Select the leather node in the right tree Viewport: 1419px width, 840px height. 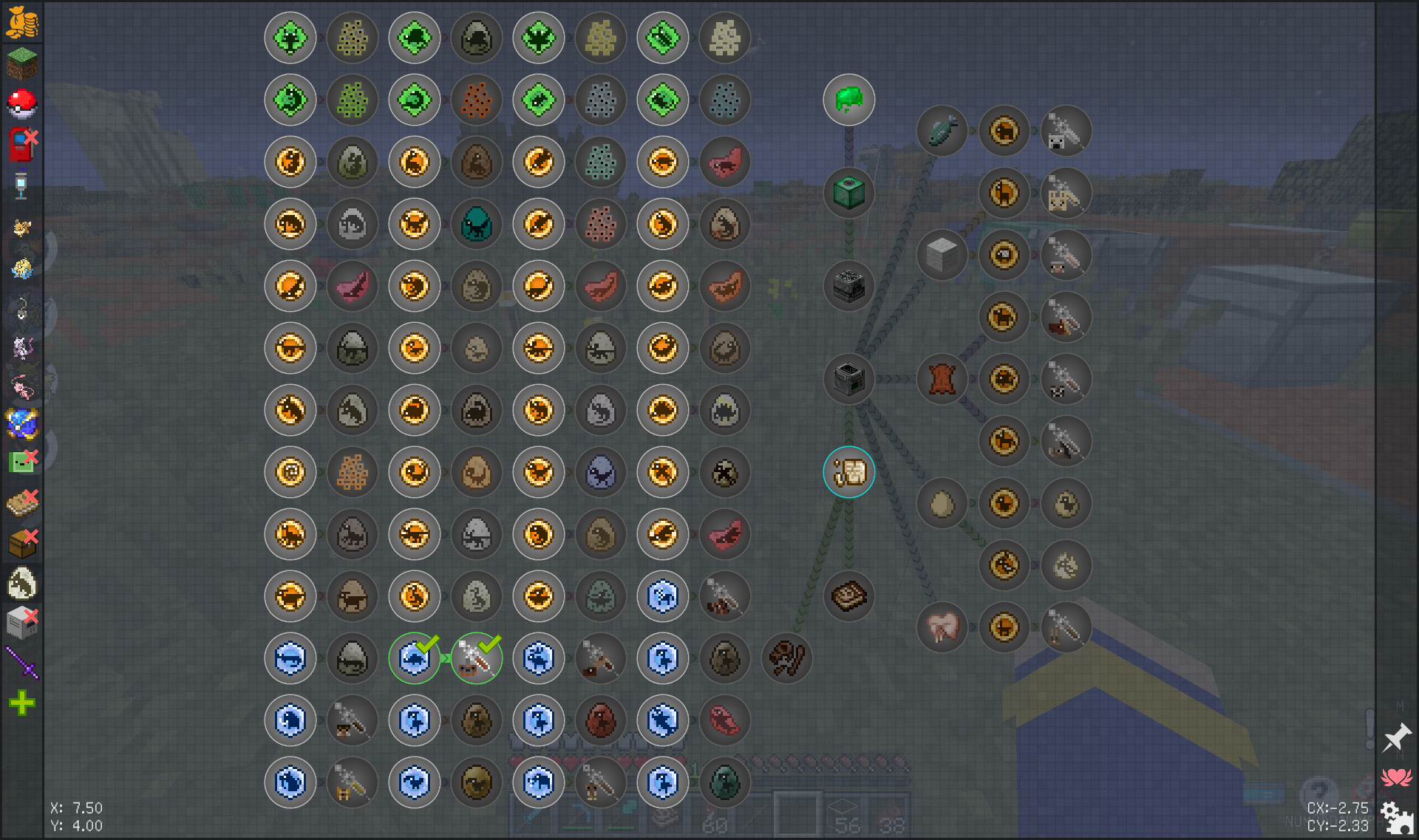coord(941,379)
